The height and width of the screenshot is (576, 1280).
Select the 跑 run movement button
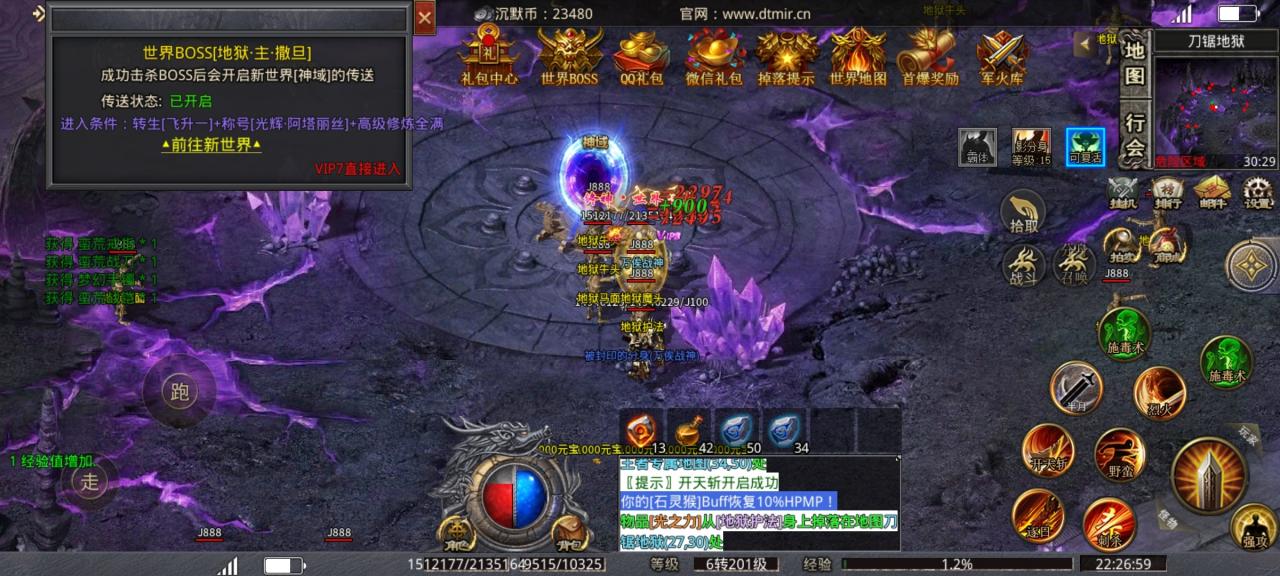[180, 391]
